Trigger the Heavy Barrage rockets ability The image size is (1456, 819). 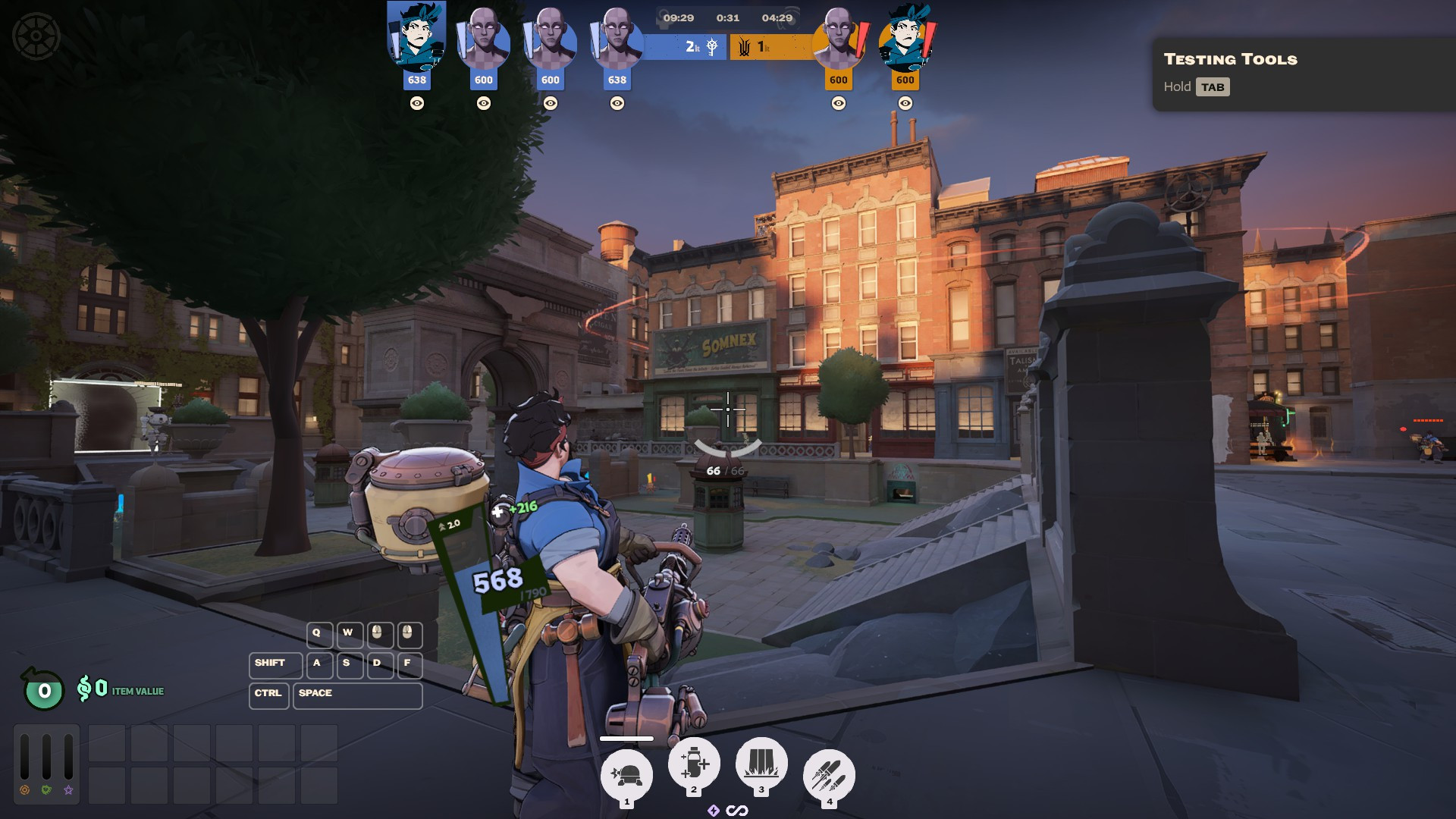tap(829, 775)
